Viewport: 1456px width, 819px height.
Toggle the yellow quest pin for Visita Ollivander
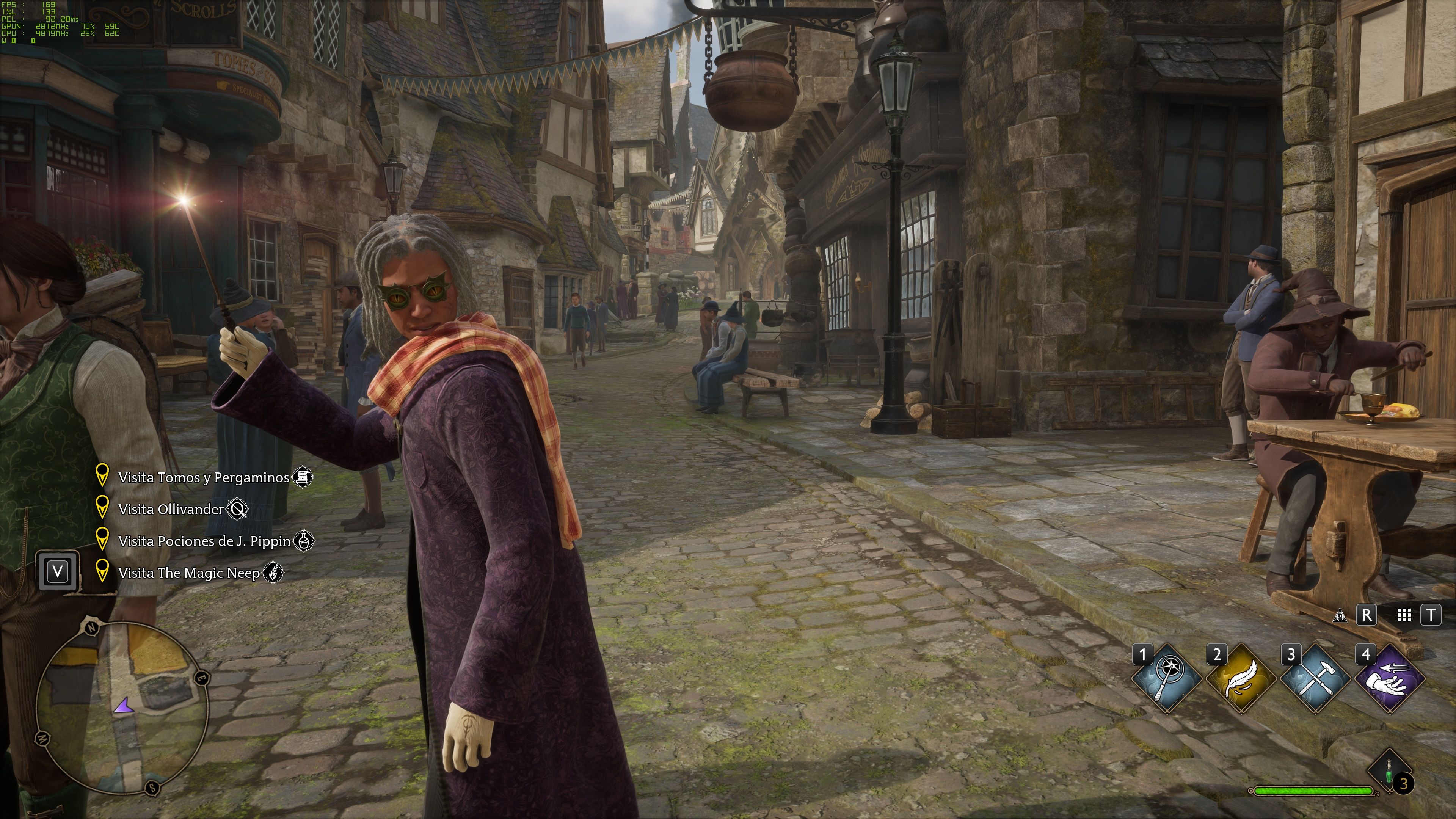tap(103, 508)
